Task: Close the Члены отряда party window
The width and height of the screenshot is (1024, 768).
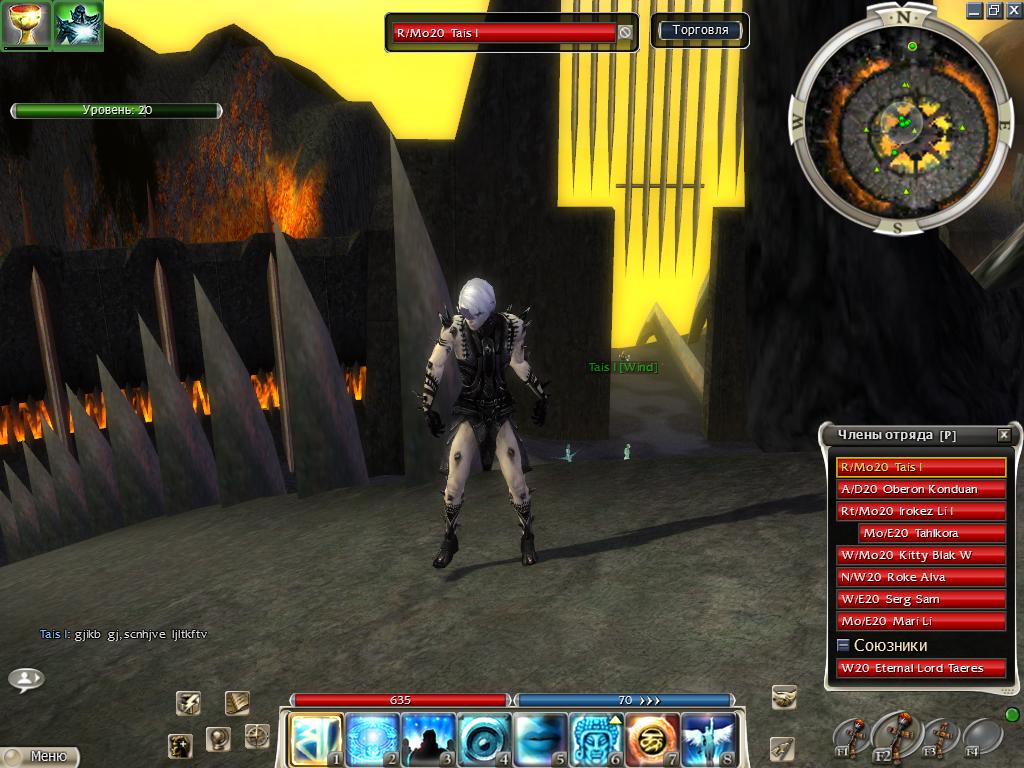Action: tap(1003, 435)
